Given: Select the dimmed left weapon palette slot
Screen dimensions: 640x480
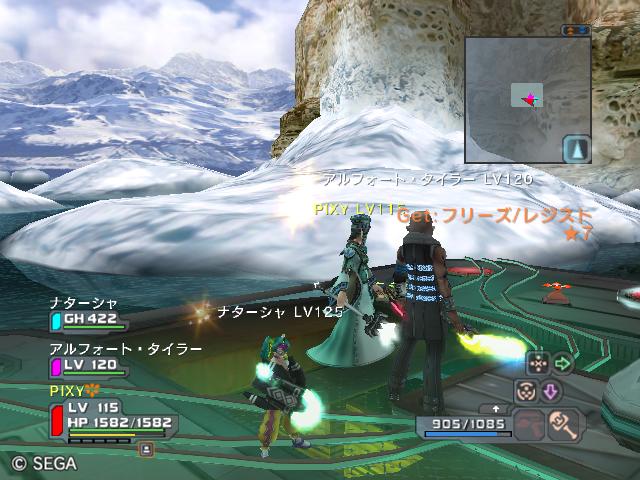Looking at the screenshot, I should [x=530, y=426].
